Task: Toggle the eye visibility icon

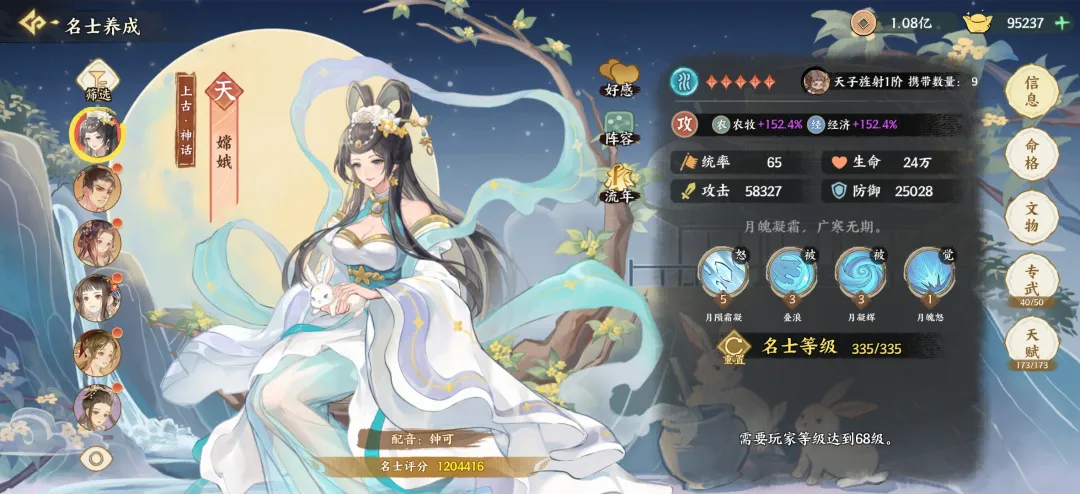Action: (x=97, y=458)
